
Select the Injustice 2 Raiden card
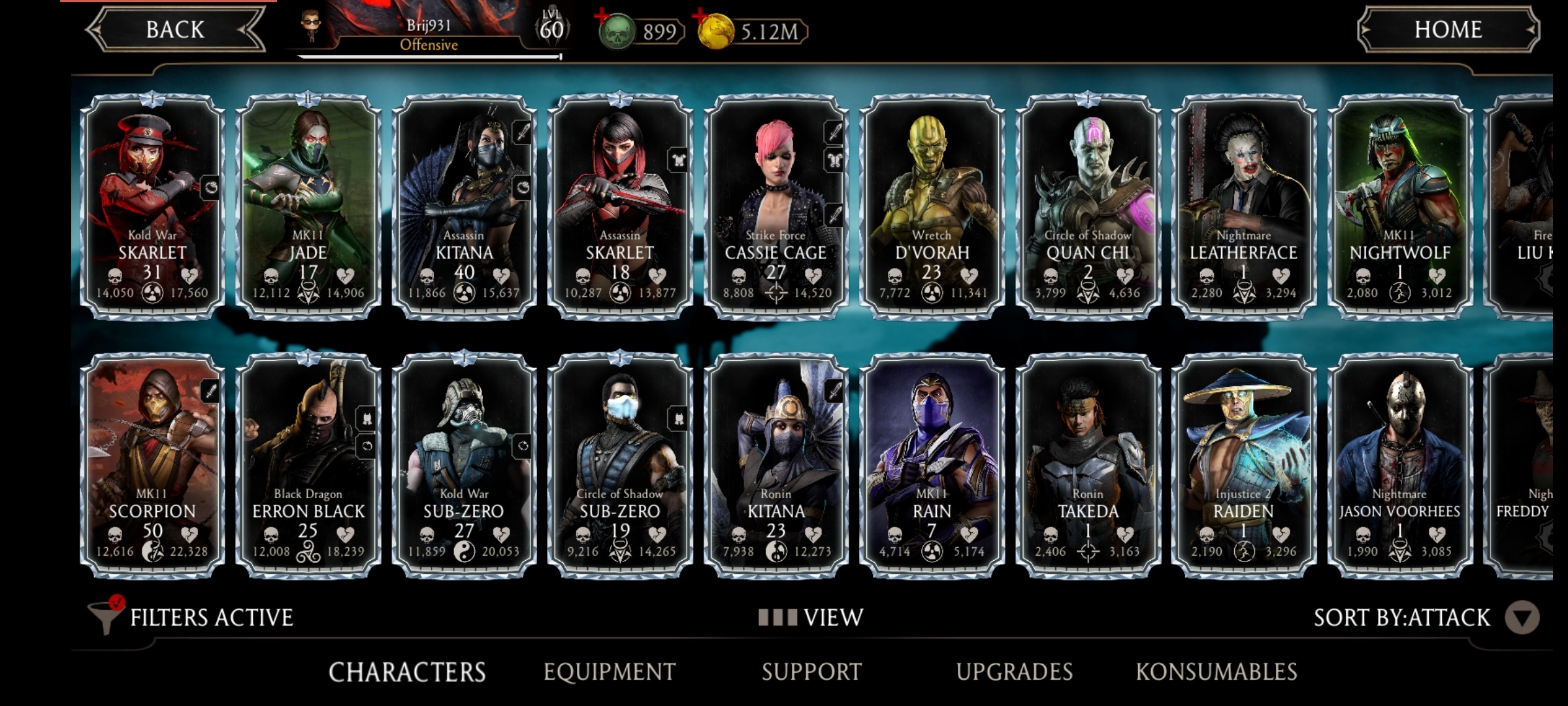point(1243,465)
